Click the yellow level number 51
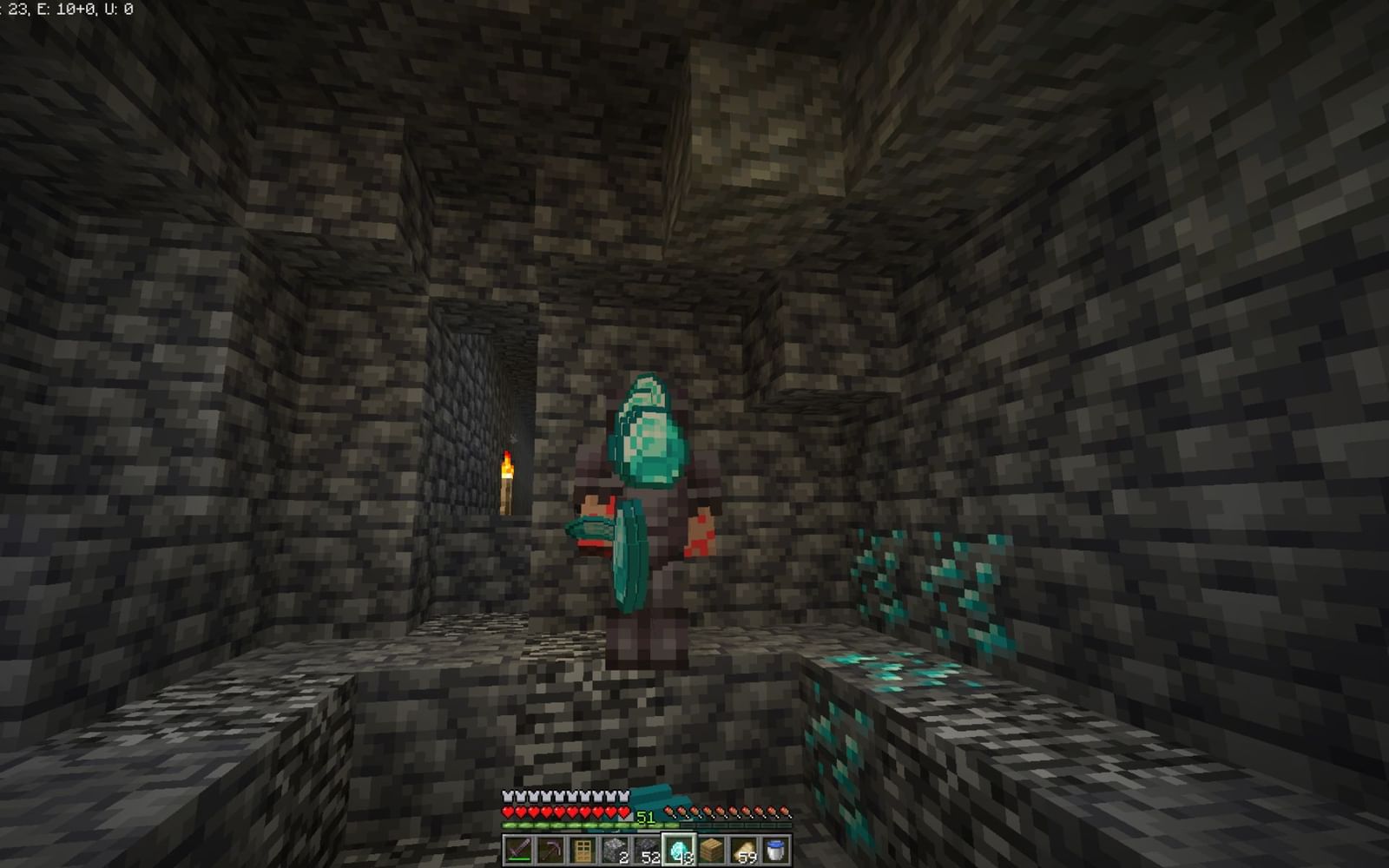 click(646, 817)
